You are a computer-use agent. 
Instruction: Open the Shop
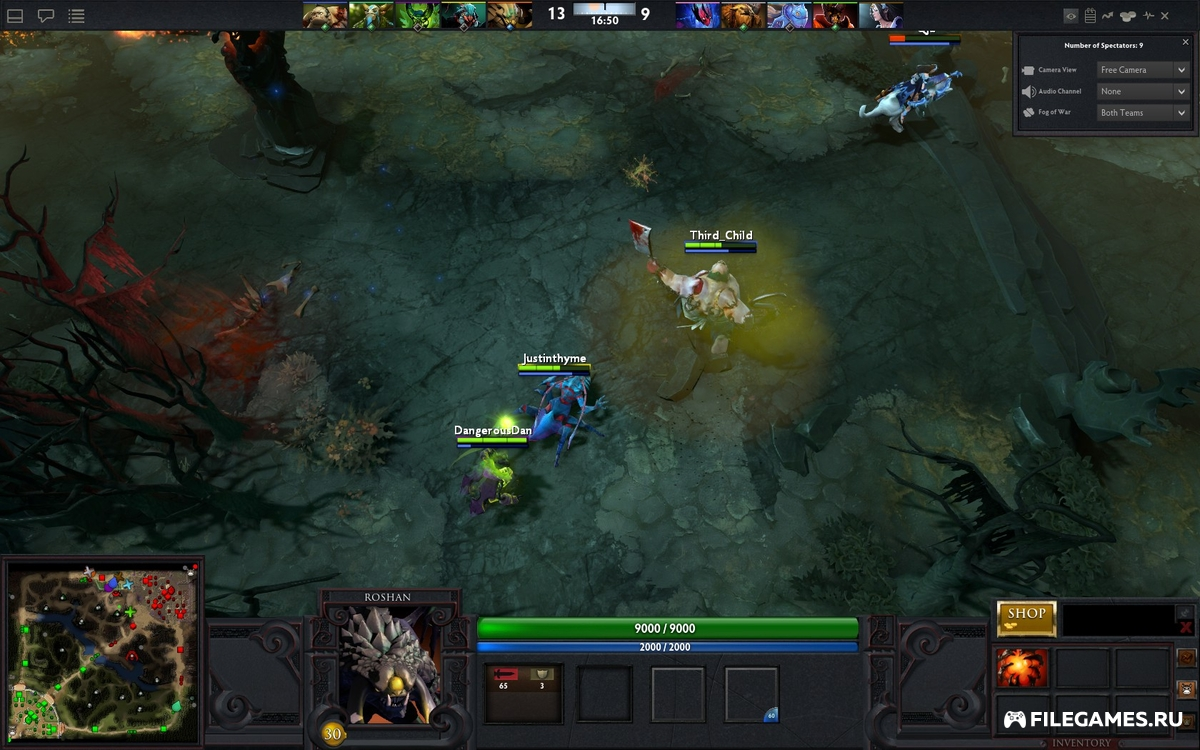(1026, 618)
